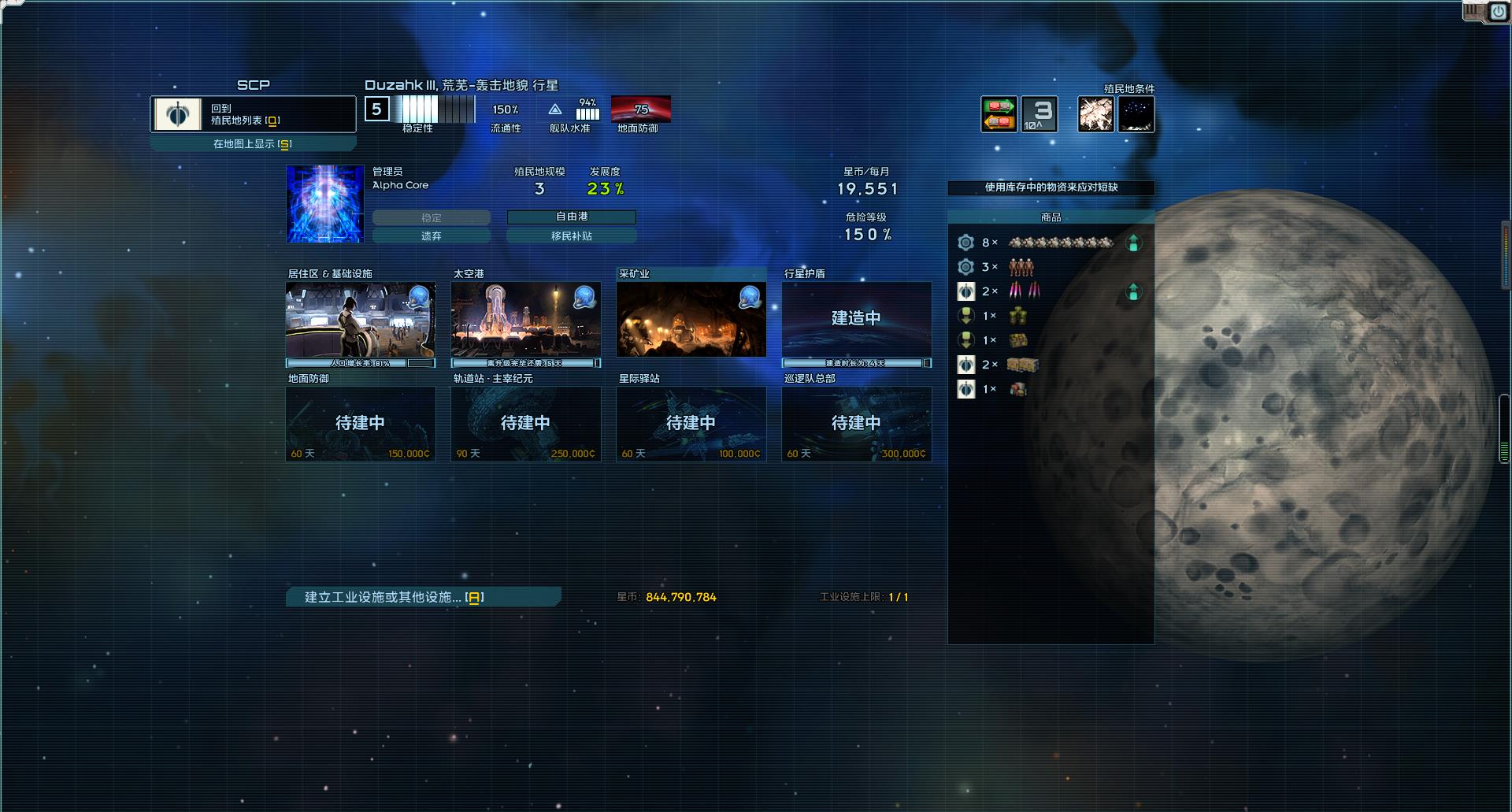Select the 在地图上显示 option

(x=252, y=143)
